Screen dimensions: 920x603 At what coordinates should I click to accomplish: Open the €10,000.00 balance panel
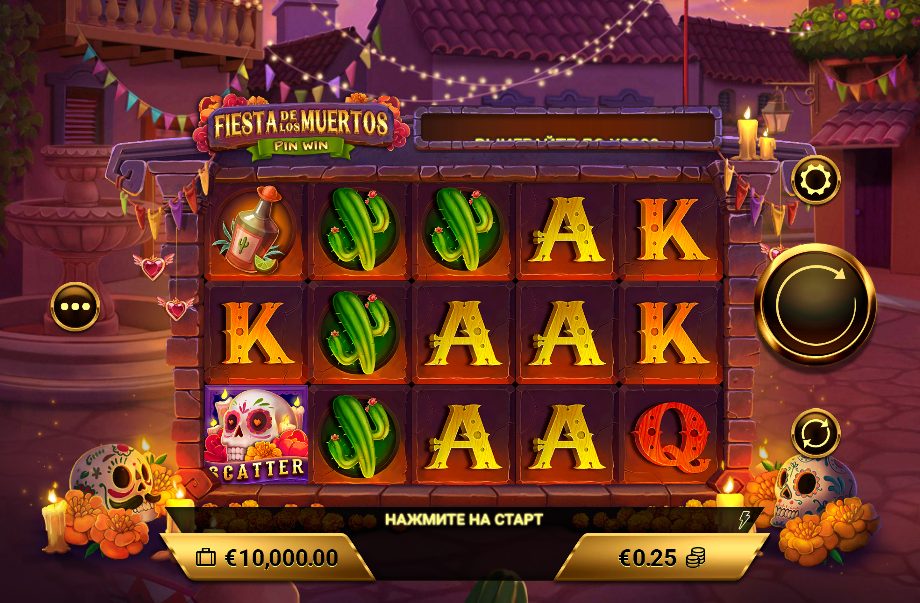tap(268, 558)
